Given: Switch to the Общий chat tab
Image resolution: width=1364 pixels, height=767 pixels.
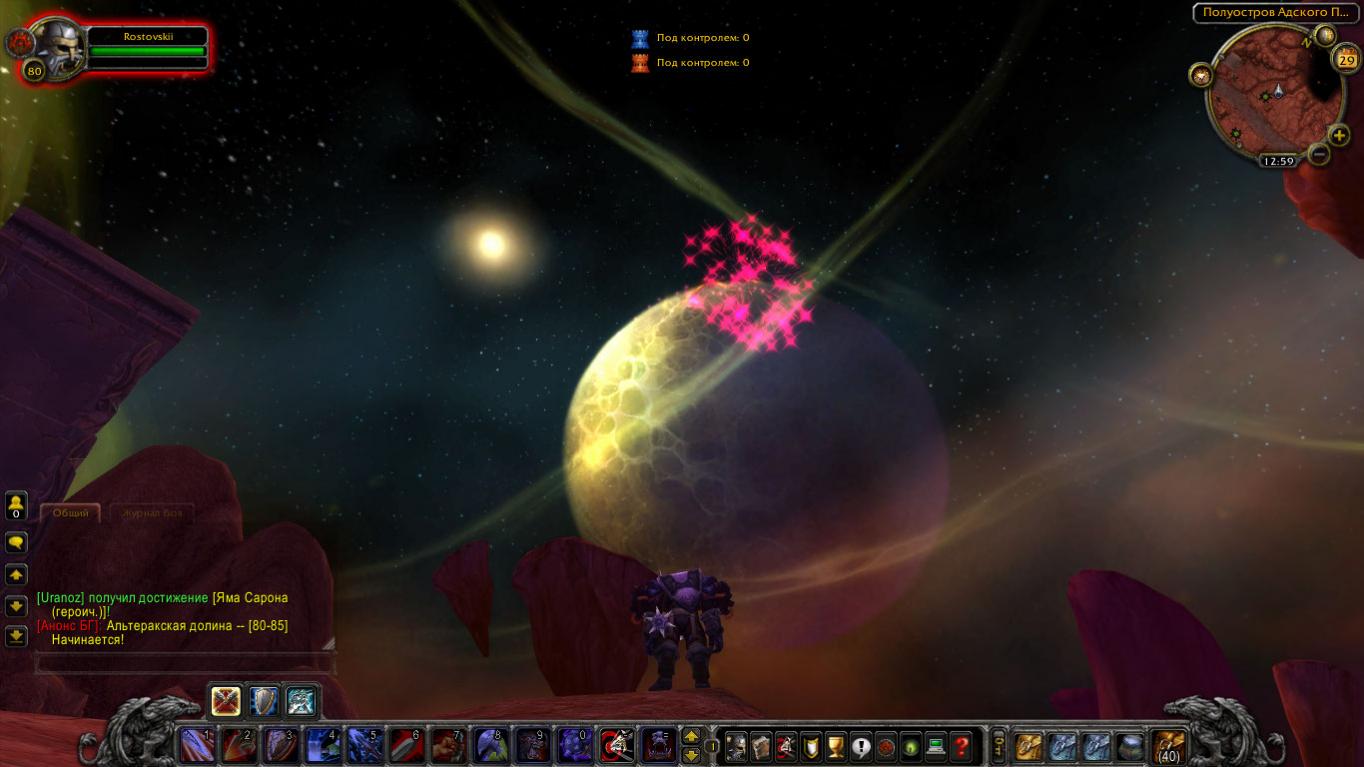Looking at the screenshot, I should [71, 513].
